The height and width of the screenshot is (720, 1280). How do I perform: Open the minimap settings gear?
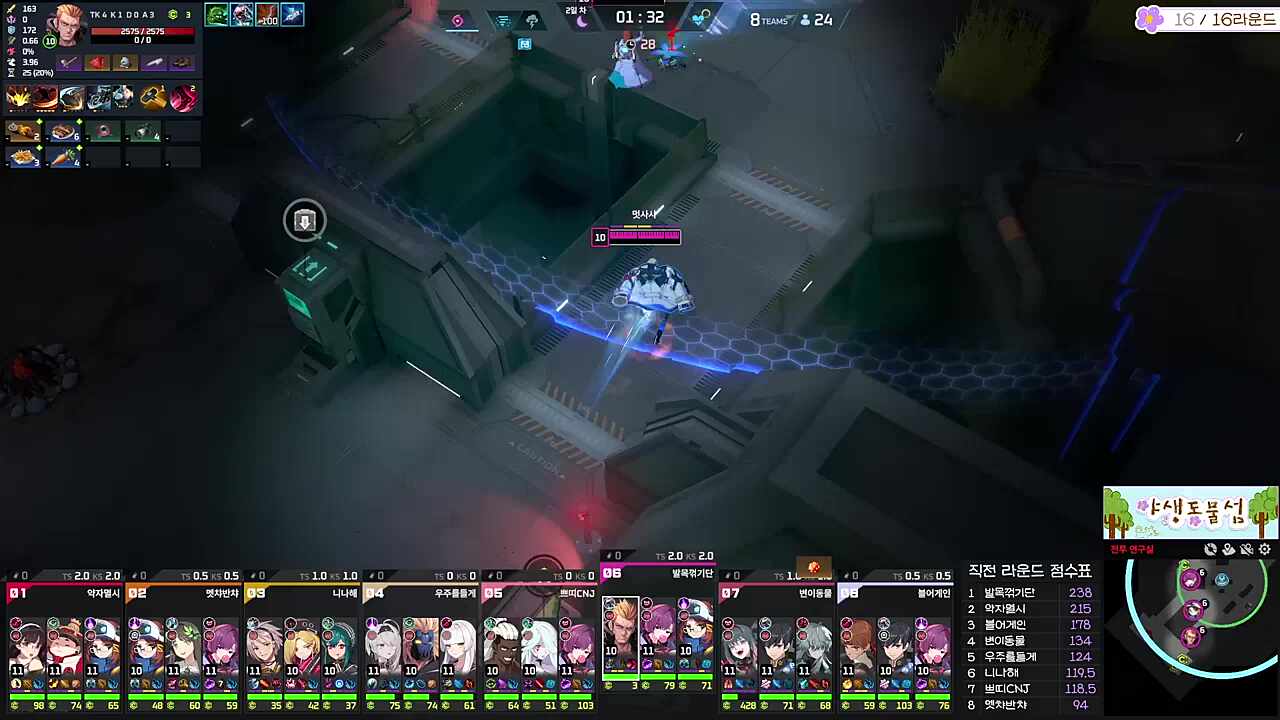1265,549
